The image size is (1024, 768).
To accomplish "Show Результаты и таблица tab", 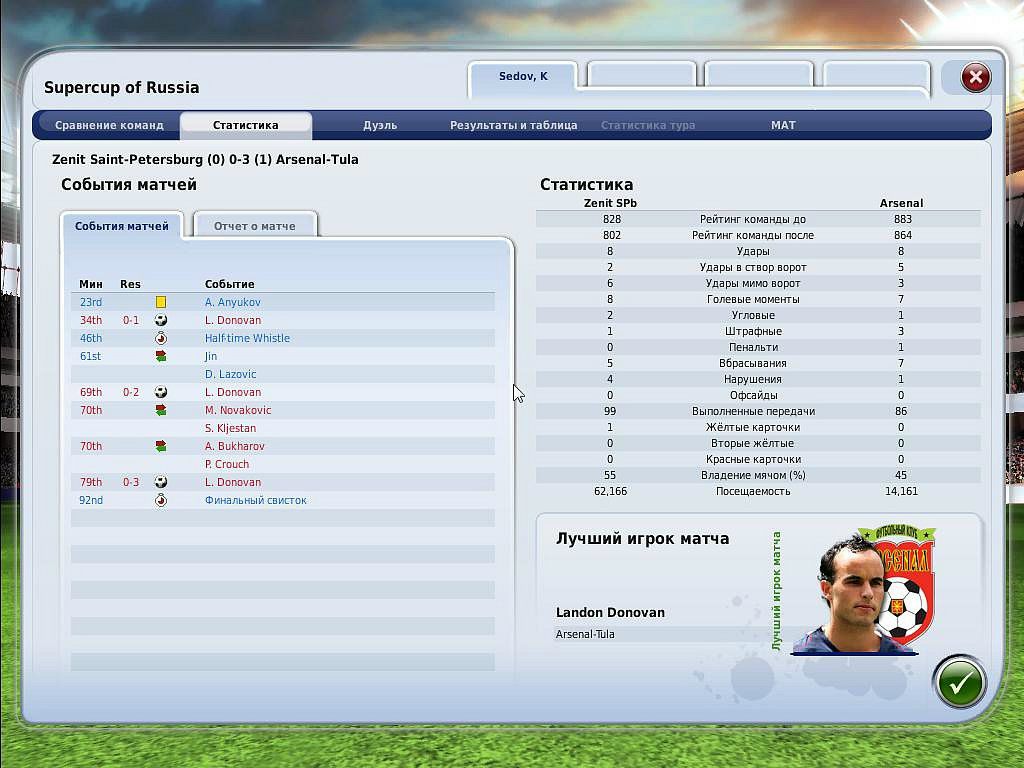I will tap(513, 125).
